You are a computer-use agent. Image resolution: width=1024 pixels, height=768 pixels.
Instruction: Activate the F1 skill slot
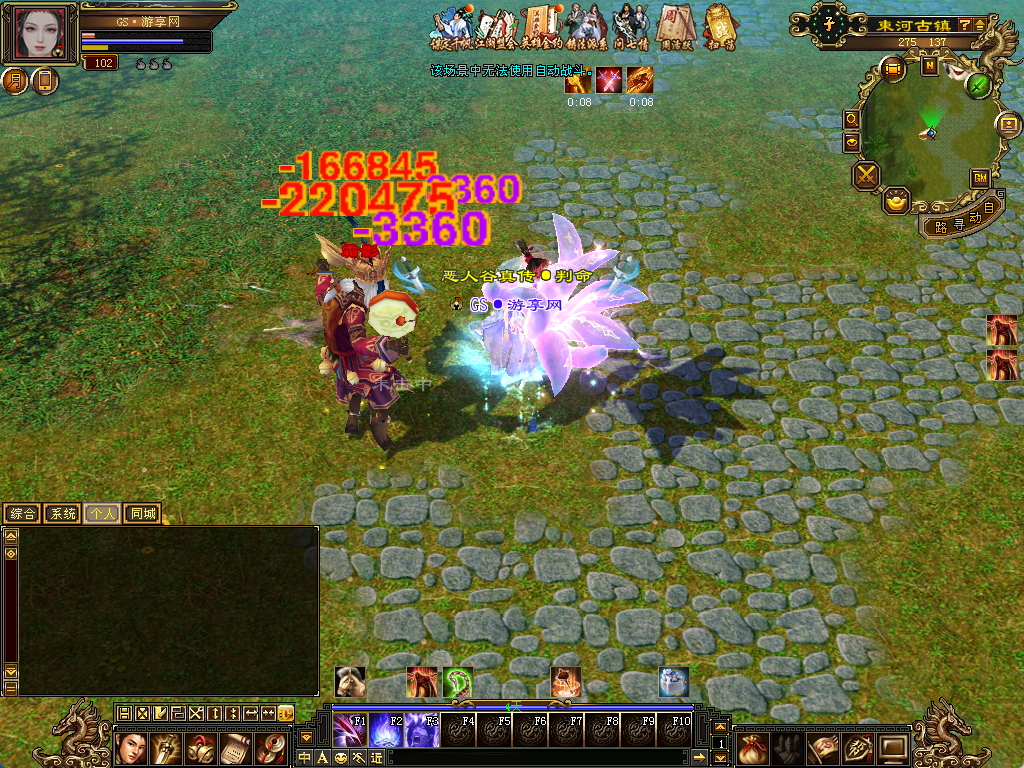point(349,730)
